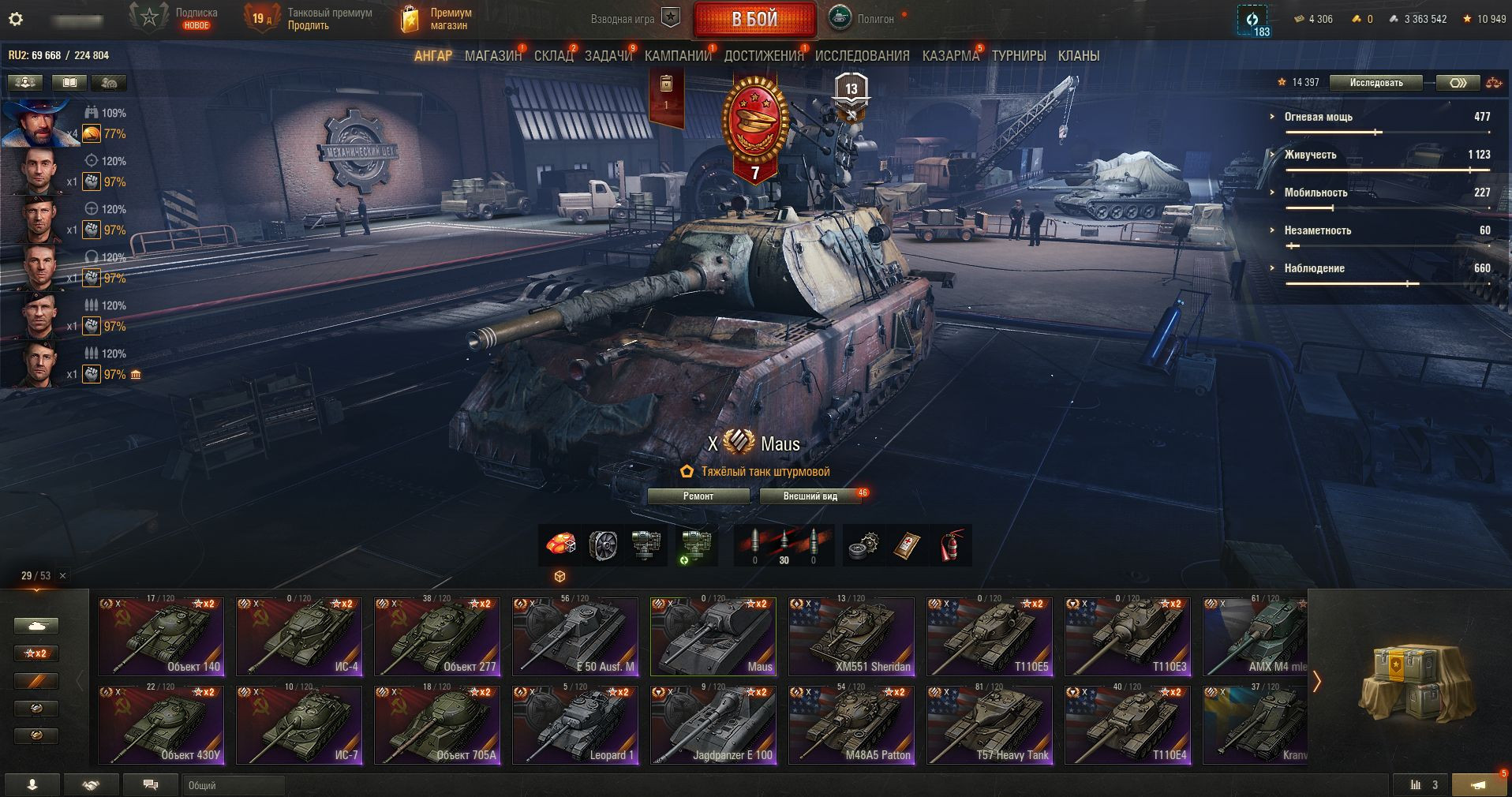Open the Внешний вид customization

tap(810, 496)
